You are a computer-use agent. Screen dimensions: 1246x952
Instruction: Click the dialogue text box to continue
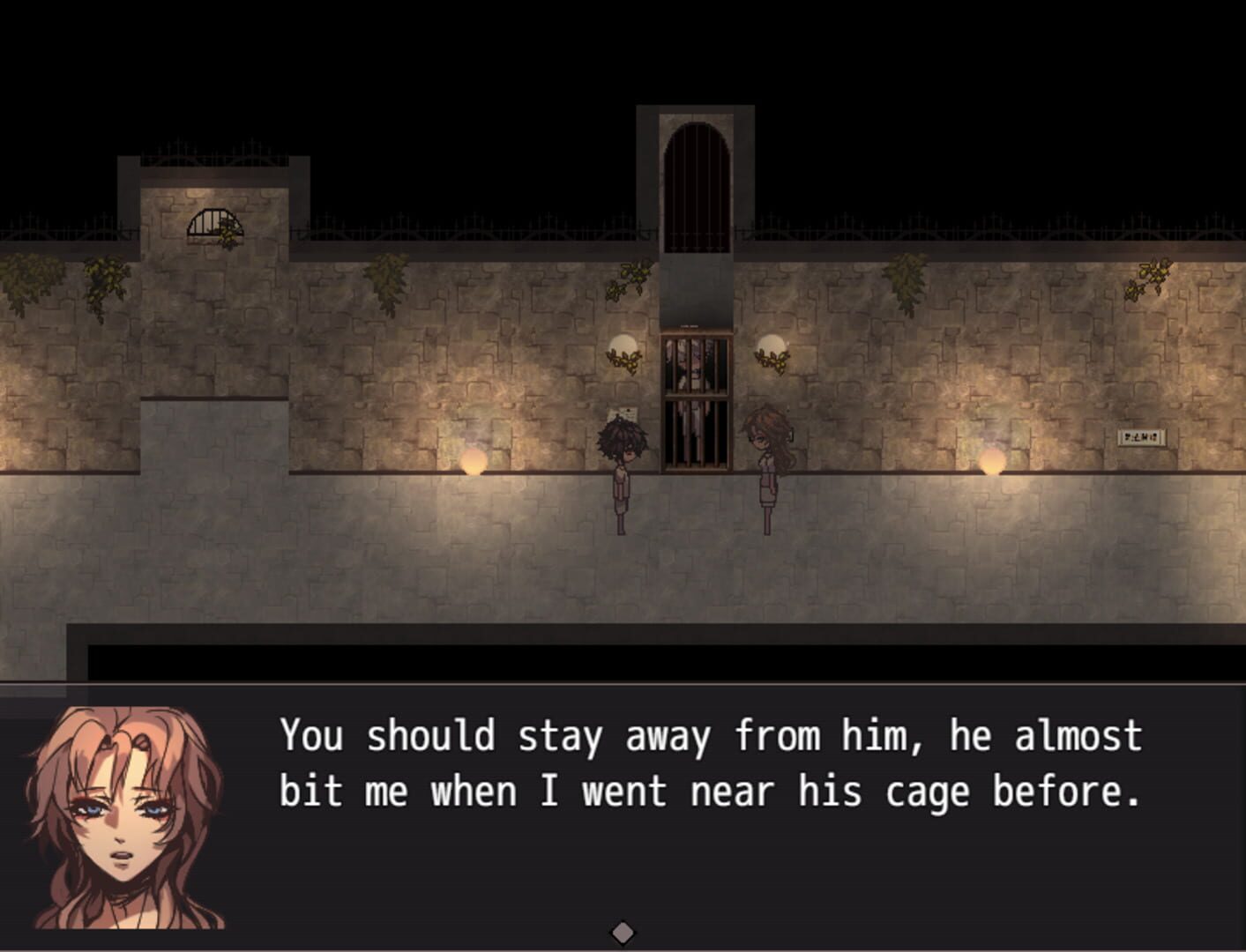pos(705,767)
